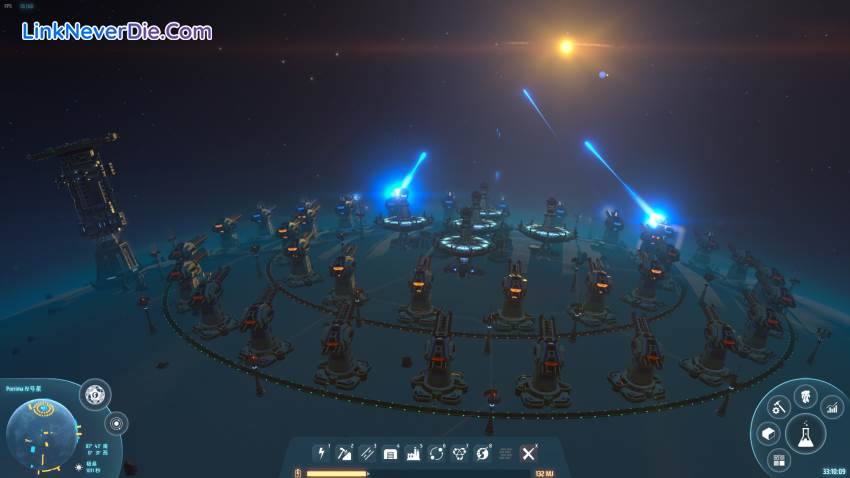Viewport: 850px width, 478px height.
Task: Activate the X dismantle tool
Action: pyautogui.click(x=528, y=453)
